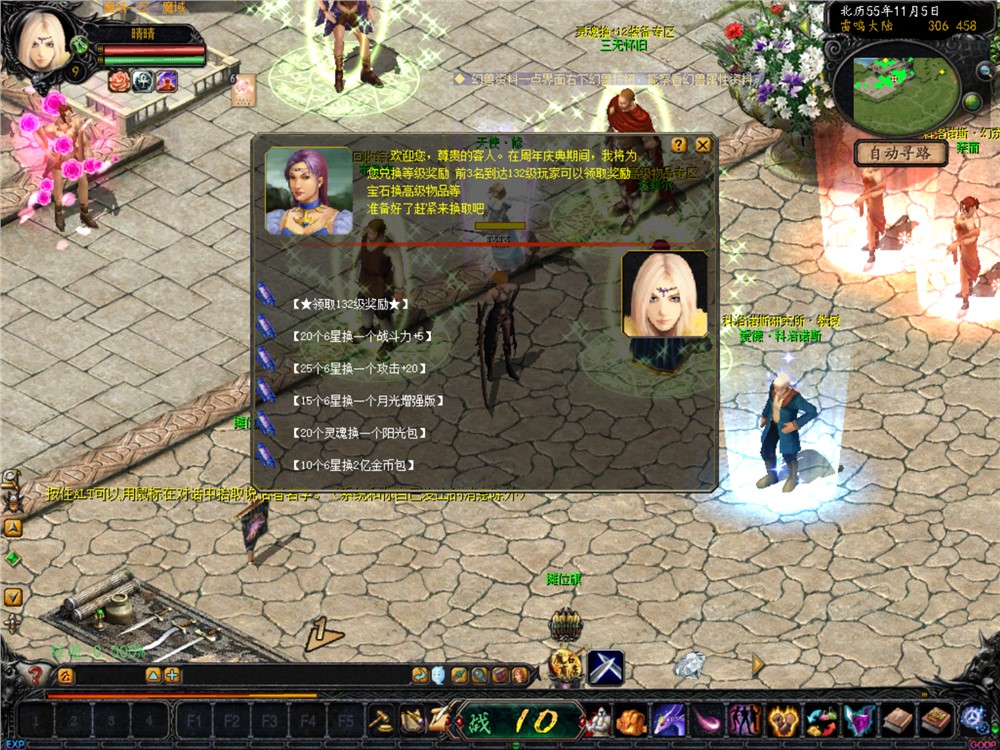Choose the 10个6星换2亿金币包 option
The image size is (1000, 750).
[x=354, y=465]
